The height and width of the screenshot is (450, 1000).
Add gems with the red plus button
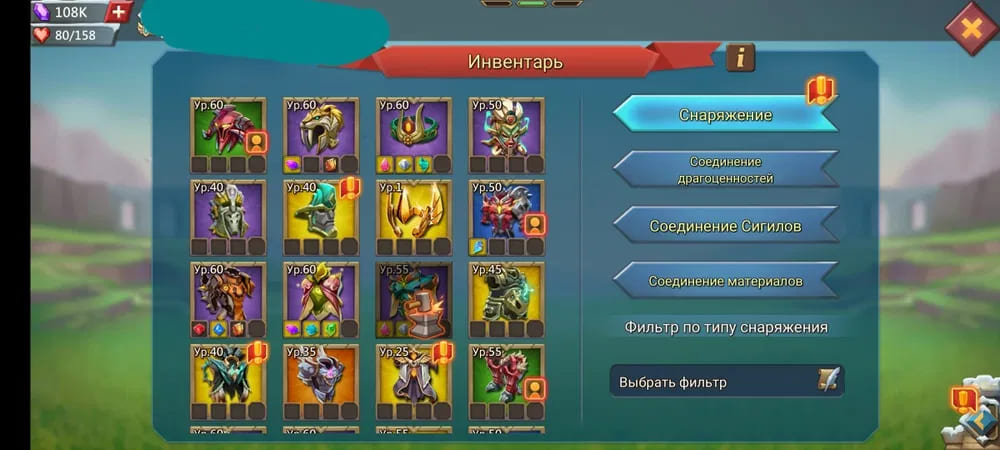[x=119, y=12]
